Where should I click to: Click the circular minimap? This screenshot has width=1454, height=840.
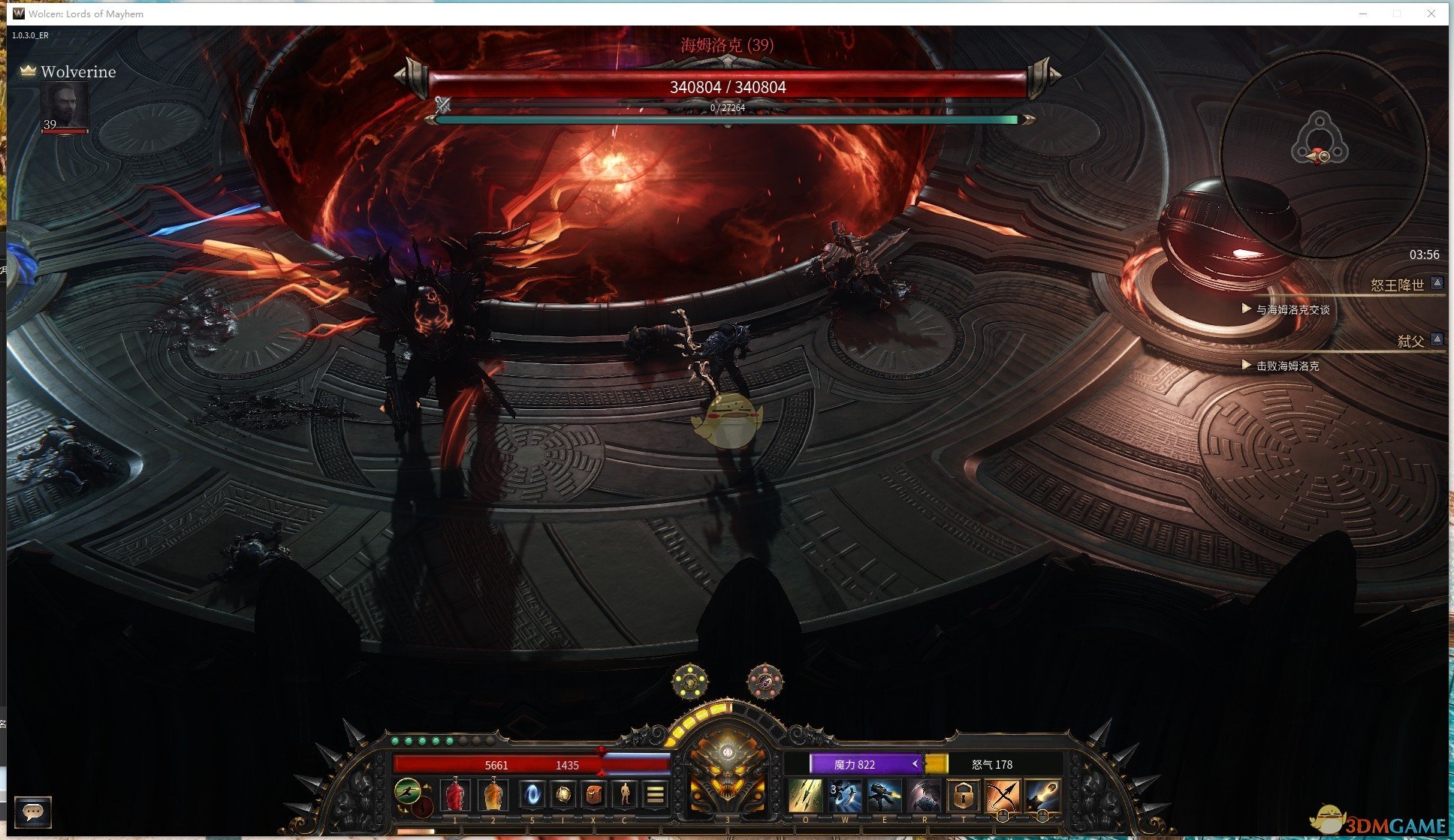click(x=1323, y=155)
